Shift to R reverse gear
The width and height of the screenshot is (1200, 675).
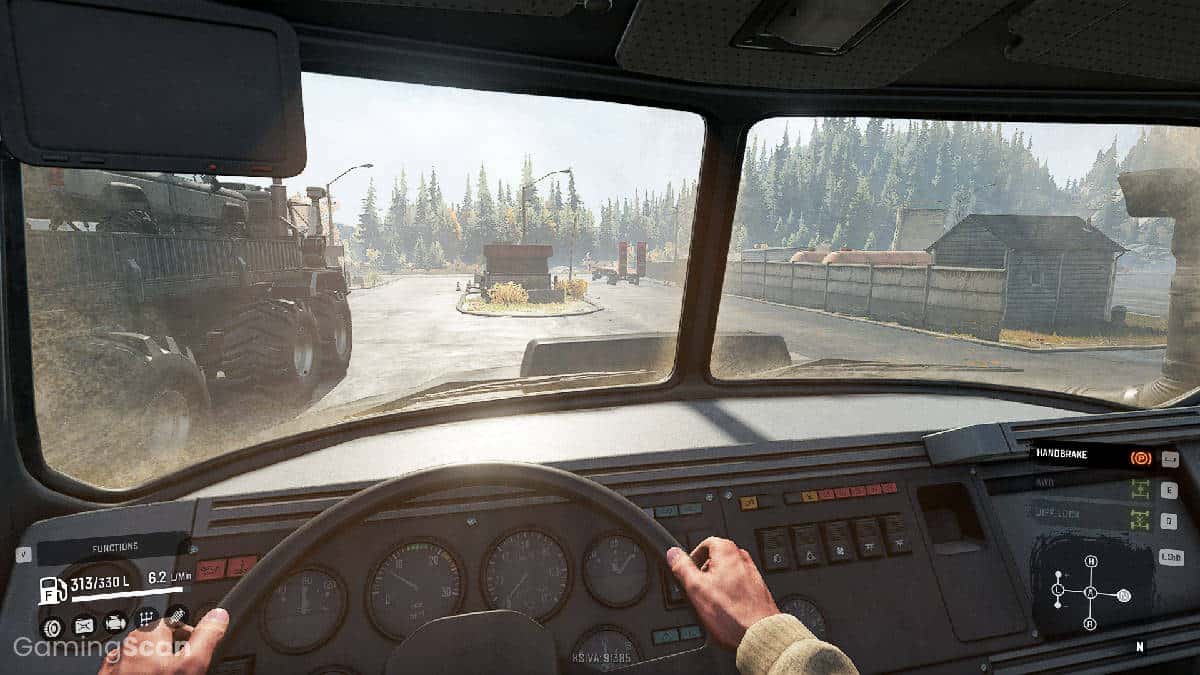pyautogui.click(x=1090, y=624)
